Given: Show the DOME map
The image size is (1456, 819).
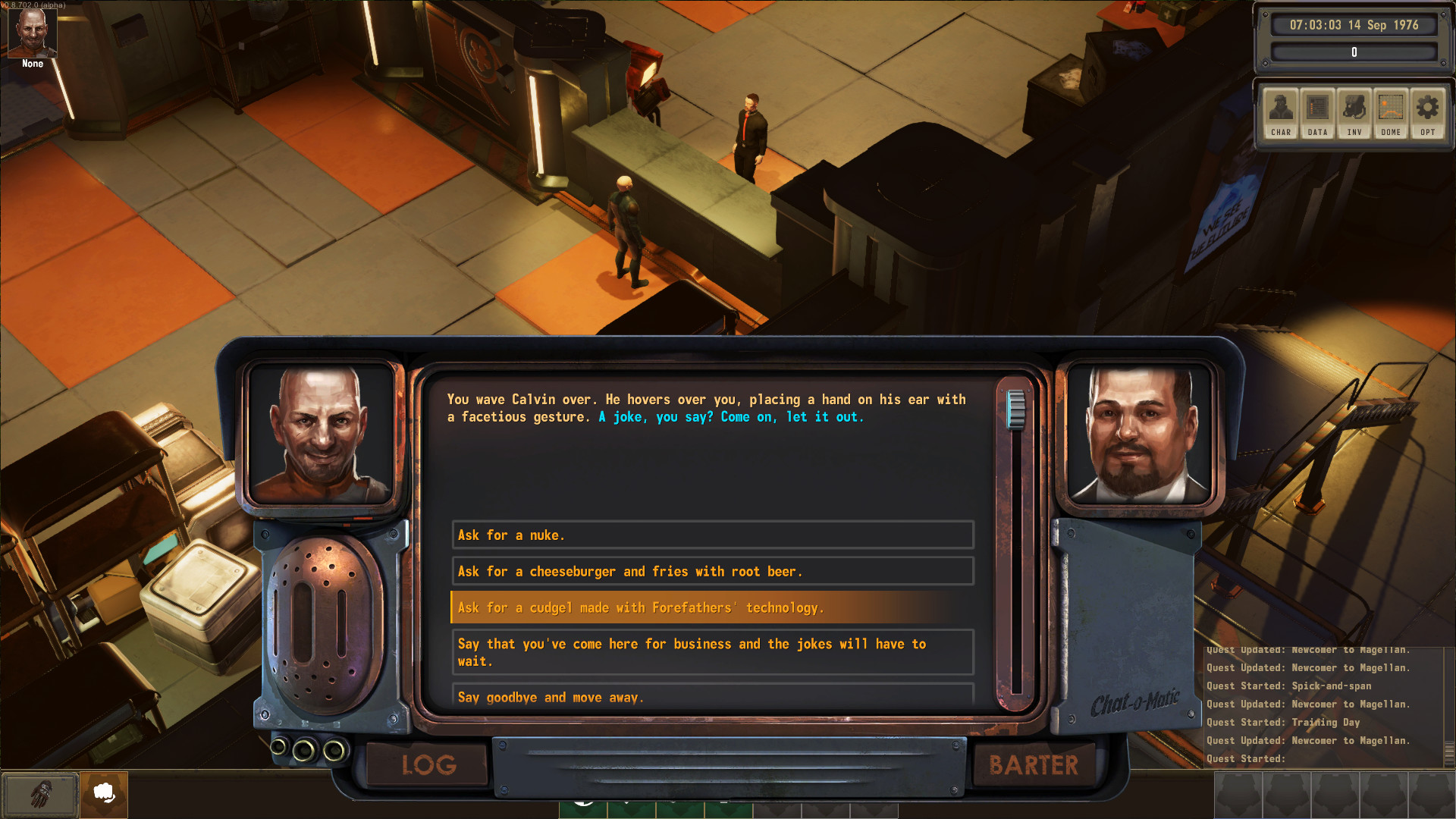Looking at the screenshot, I should (1391, 112).
